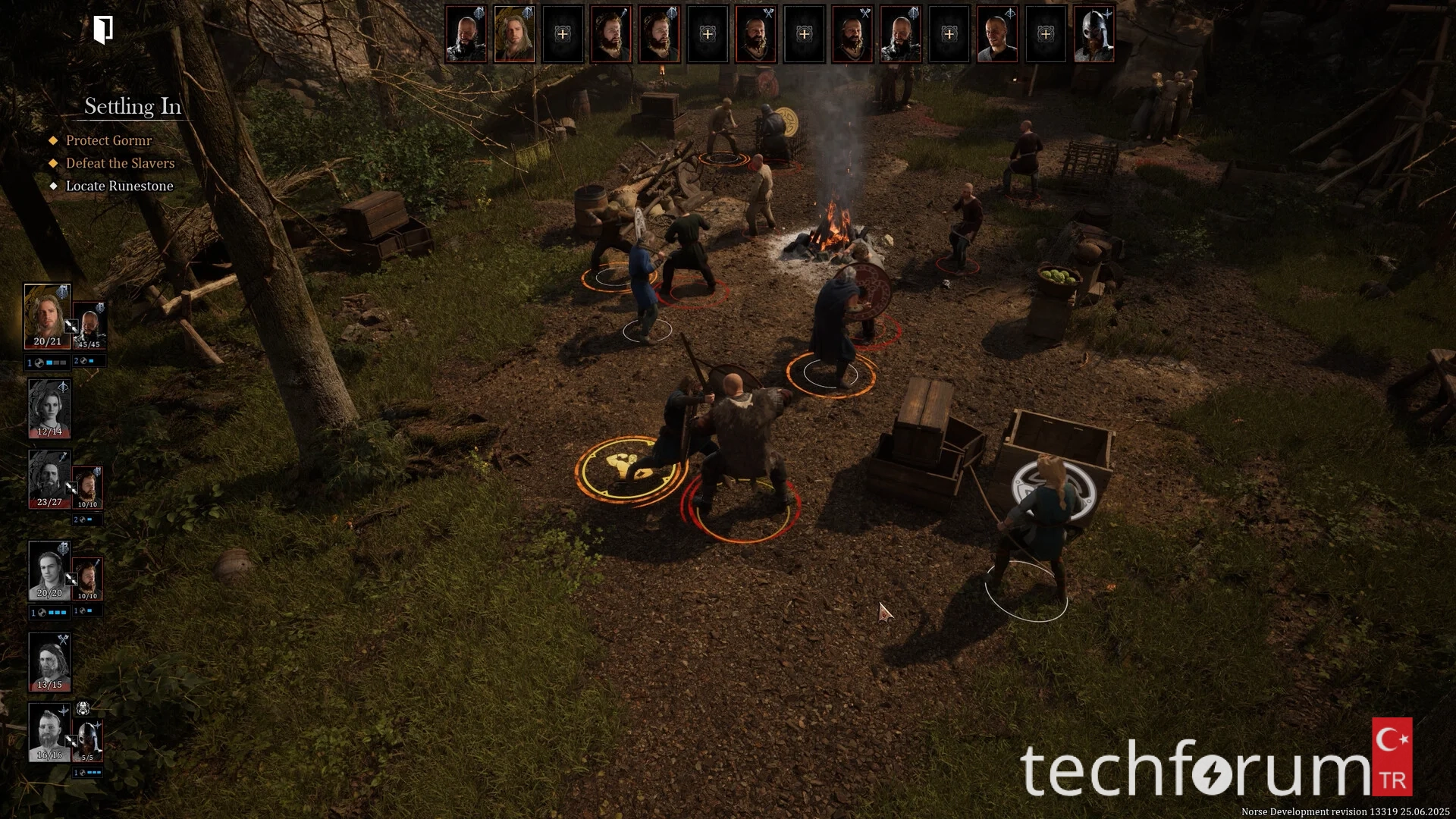
Task: Select the blond hero portrait with 20/21 health
Action: [x=47, y=316]
